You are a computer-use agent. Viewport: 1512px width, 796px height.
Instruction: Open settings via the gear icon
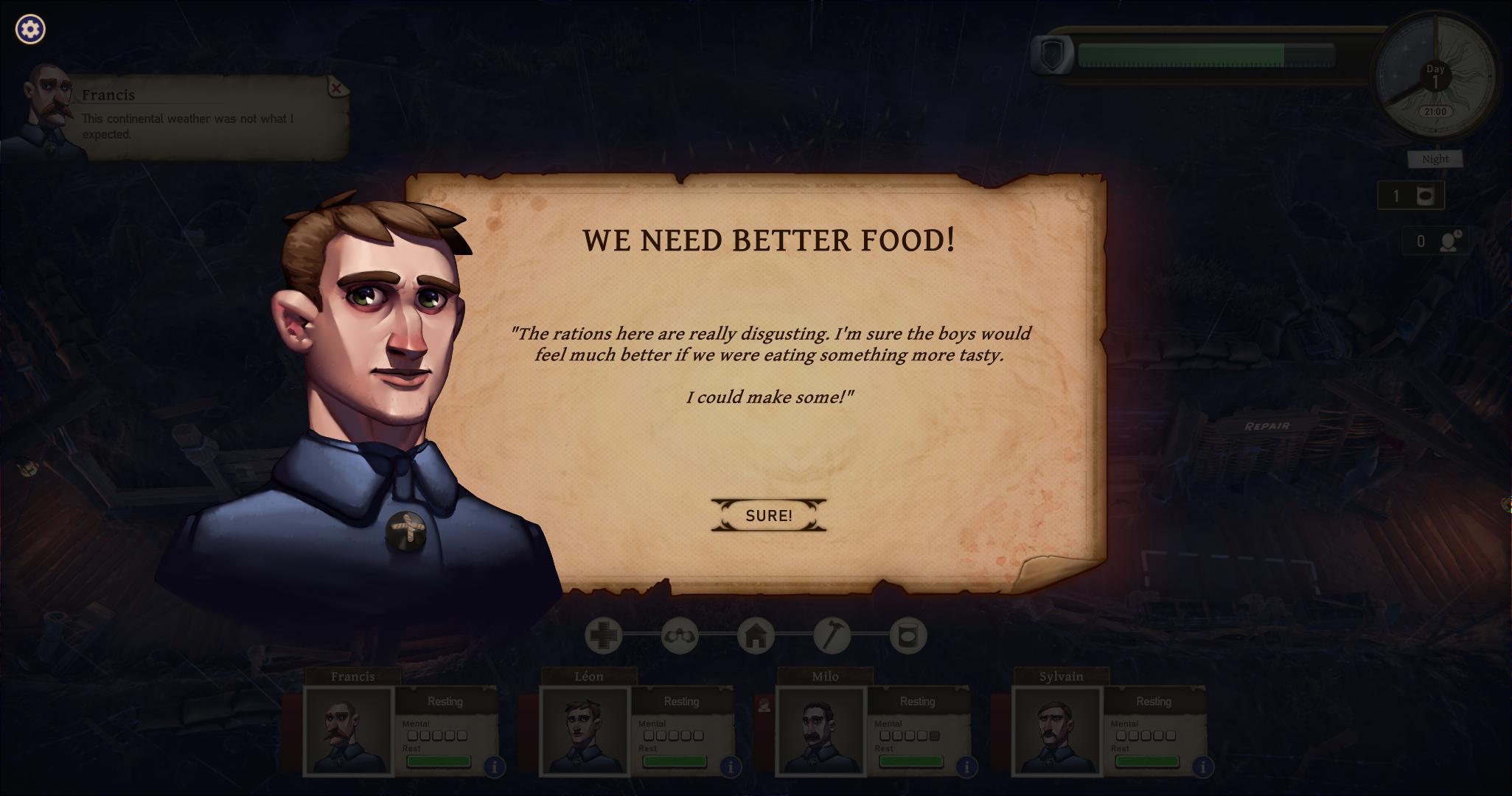pyautogui.click(x=30, y=29)
